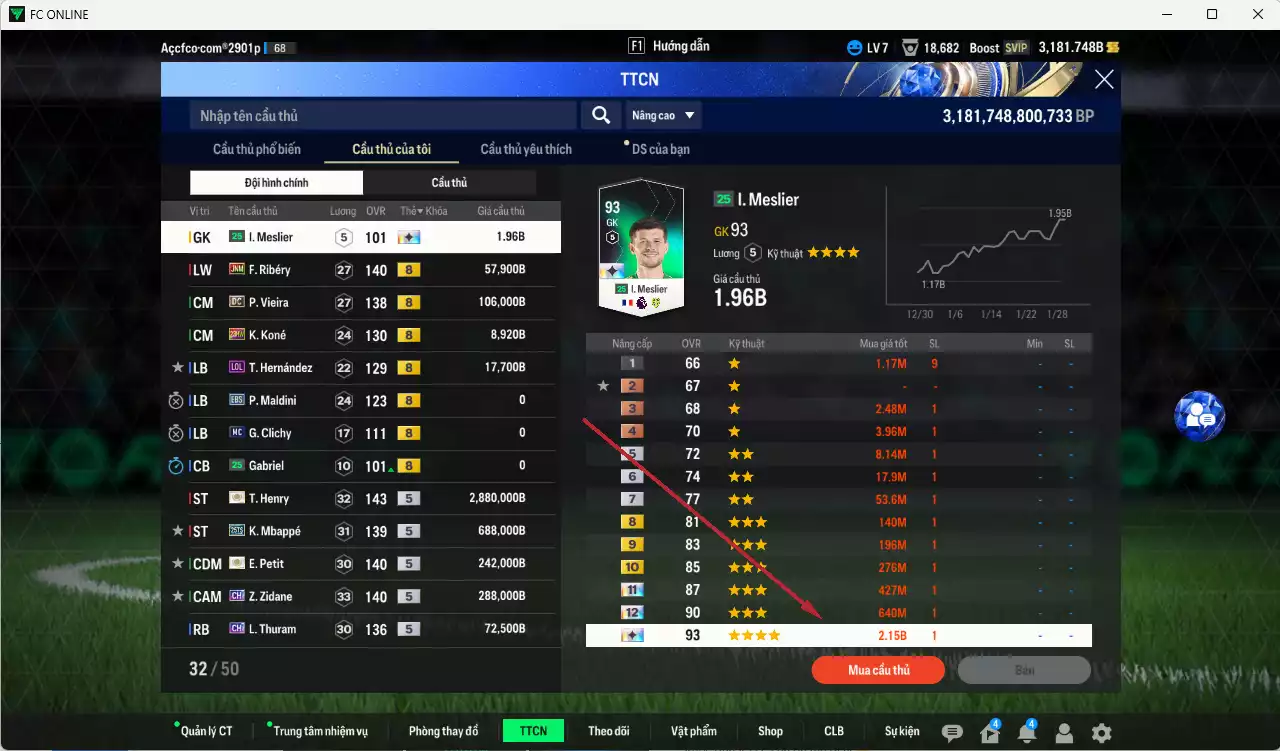Viewport: 1280px width, 751px height.
Task: Switch to the Cầu thủ sub-tab
Action: pos(448,182)
